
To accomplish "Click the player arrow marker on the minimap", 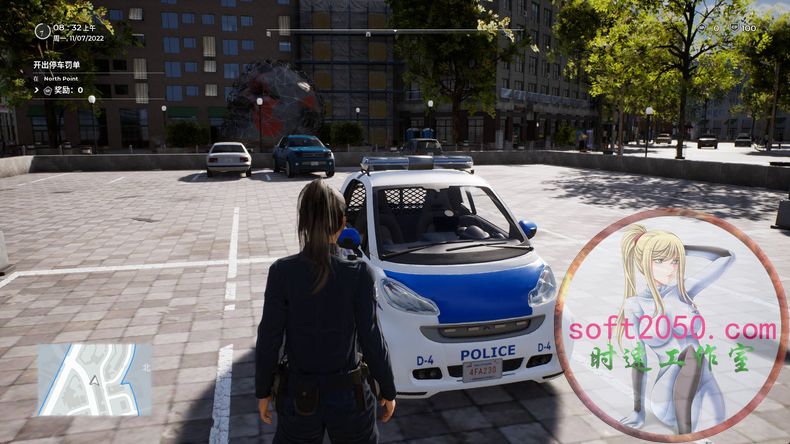I will tap(95, 380).
